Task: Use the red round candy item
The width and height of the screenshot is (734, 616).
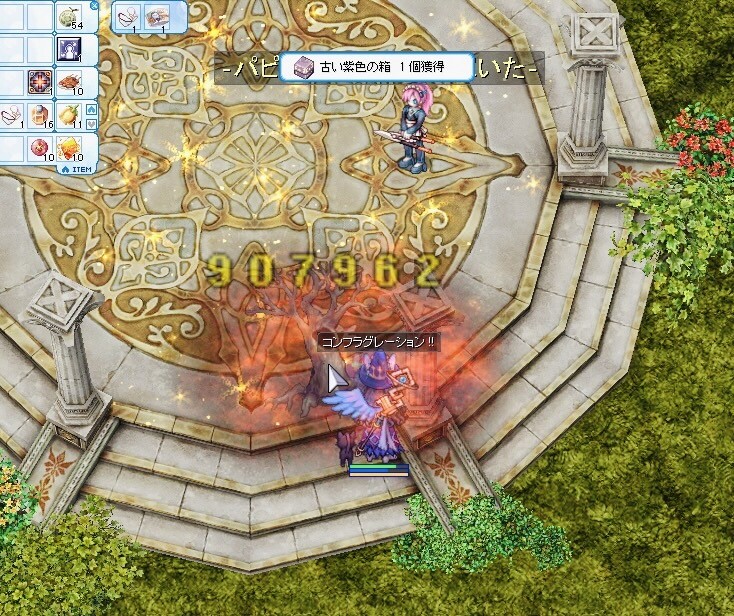Action: pyautogui.click(x=41, y=148)
